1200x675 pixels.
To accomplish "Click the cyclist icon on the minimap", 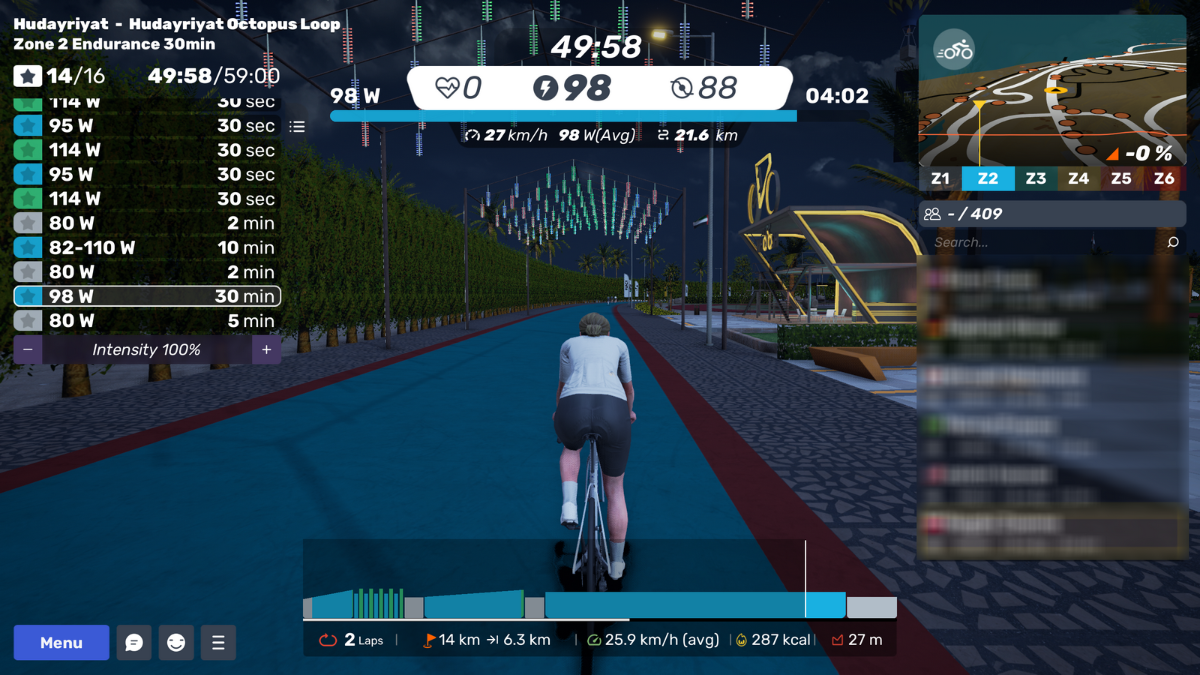I will 954,50.
